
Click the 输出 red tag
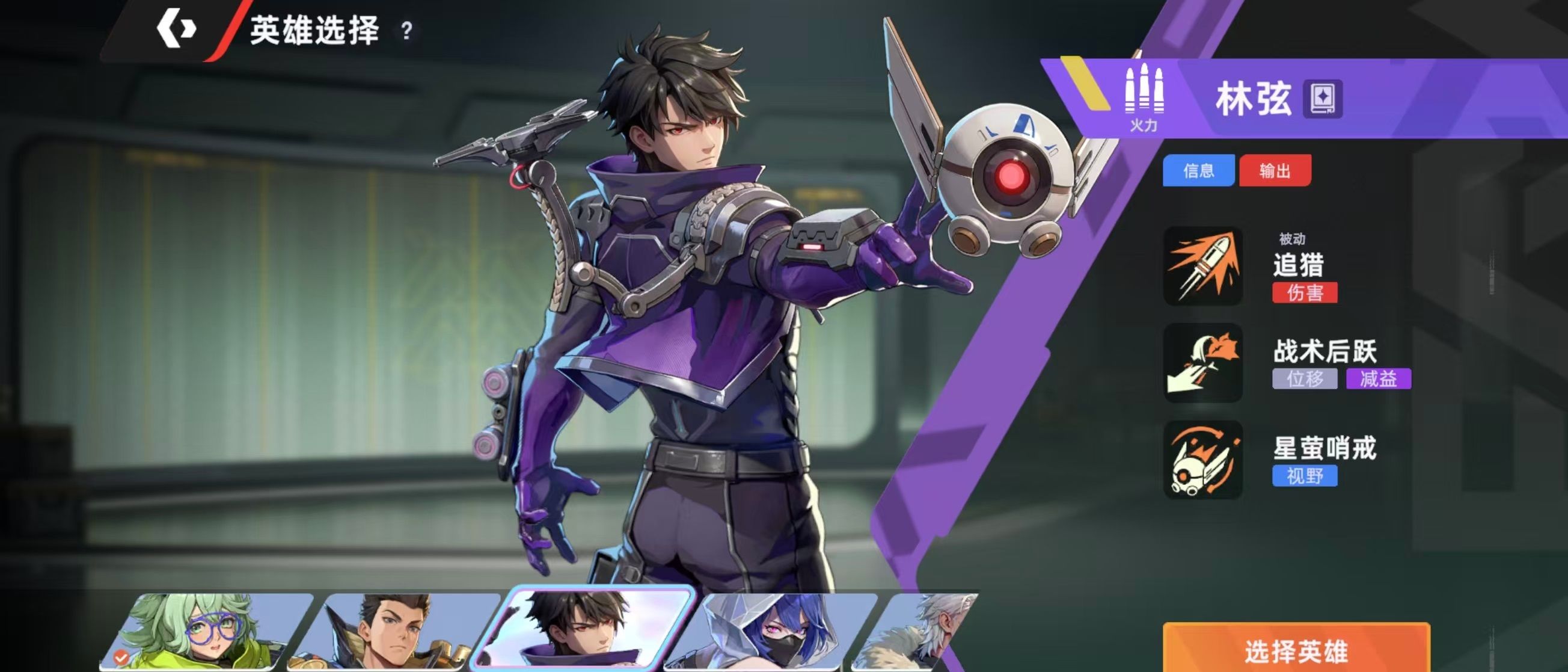[1275, 170]
